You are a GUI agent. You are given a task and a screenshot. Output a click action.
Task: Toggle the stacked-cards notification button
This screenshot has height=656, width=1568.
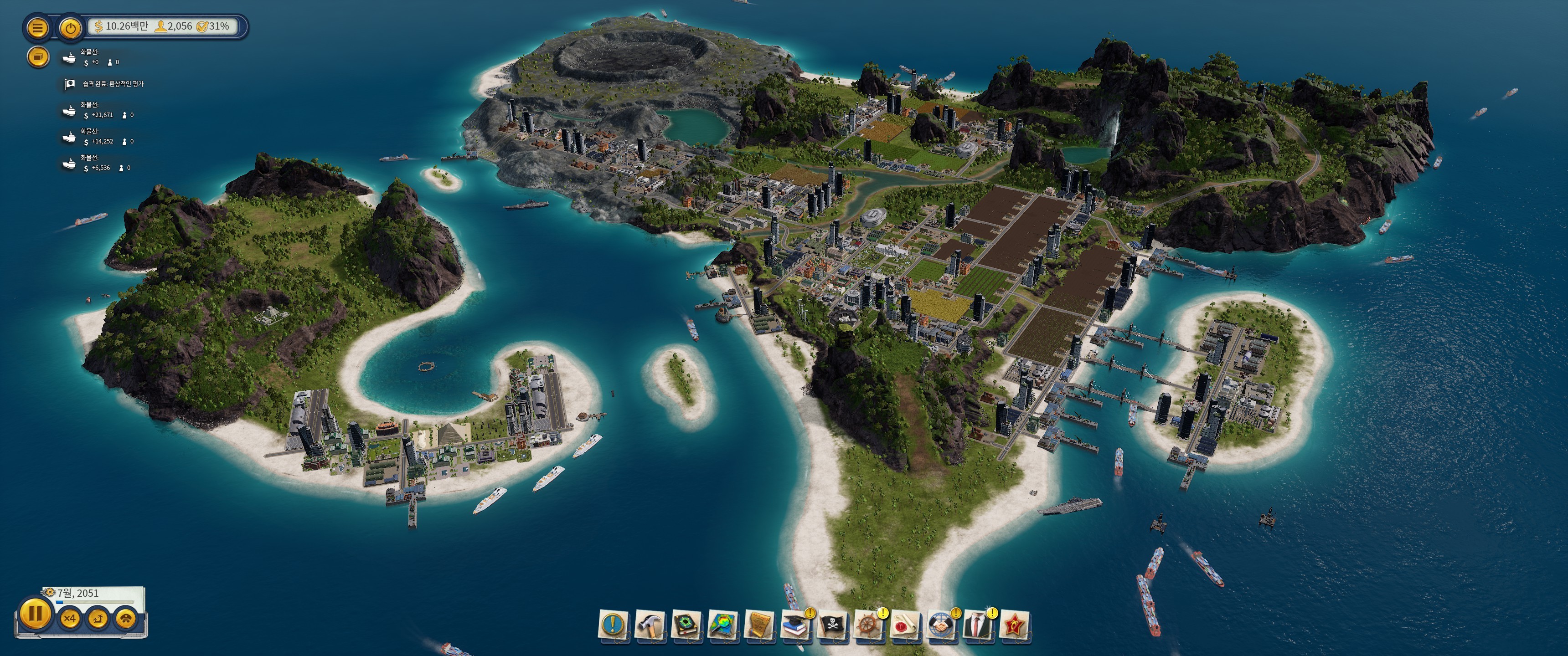point(38,56)
